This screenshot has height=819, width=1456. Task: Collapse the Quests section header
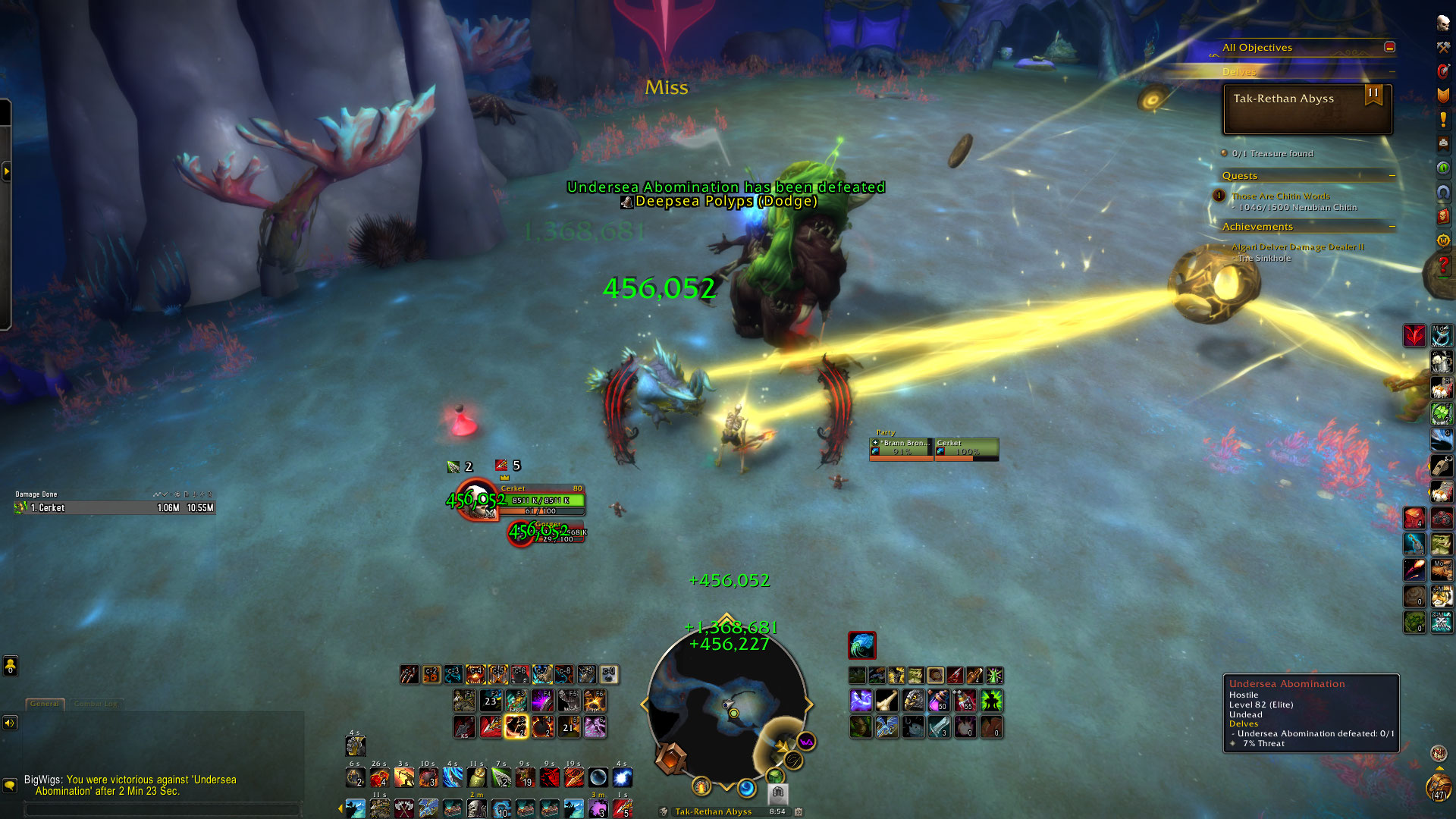(x=1392, y=175)
